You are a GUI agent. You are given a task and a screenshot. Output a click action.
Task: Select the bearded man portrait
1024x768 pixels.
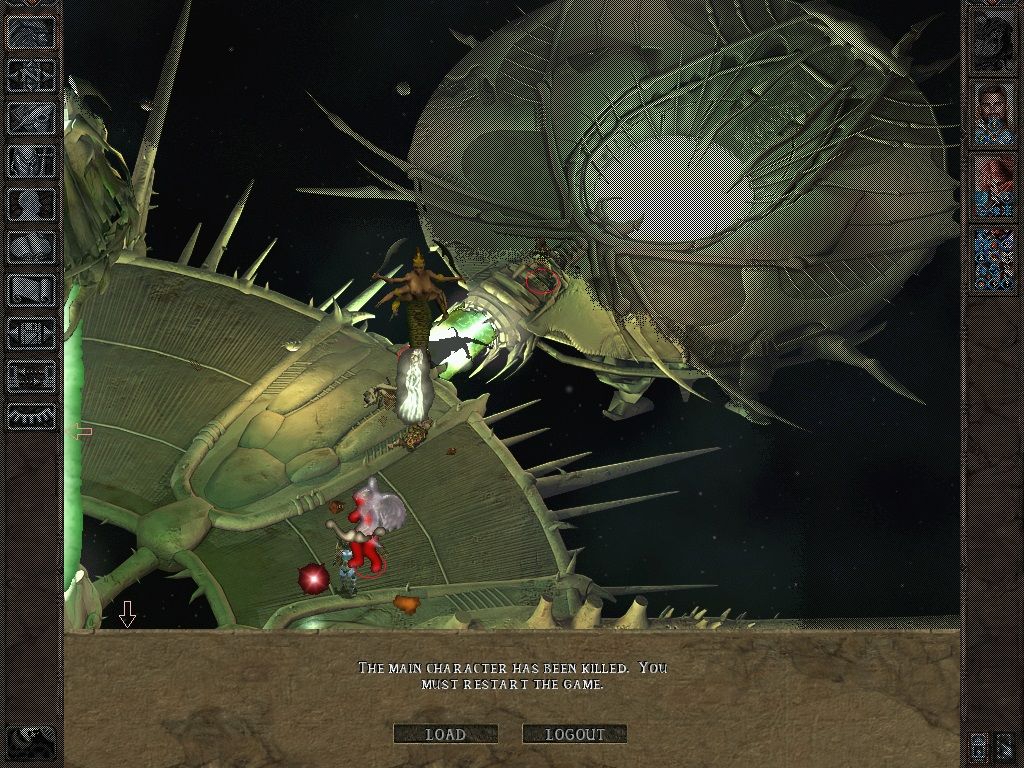[x=993, y=113]
